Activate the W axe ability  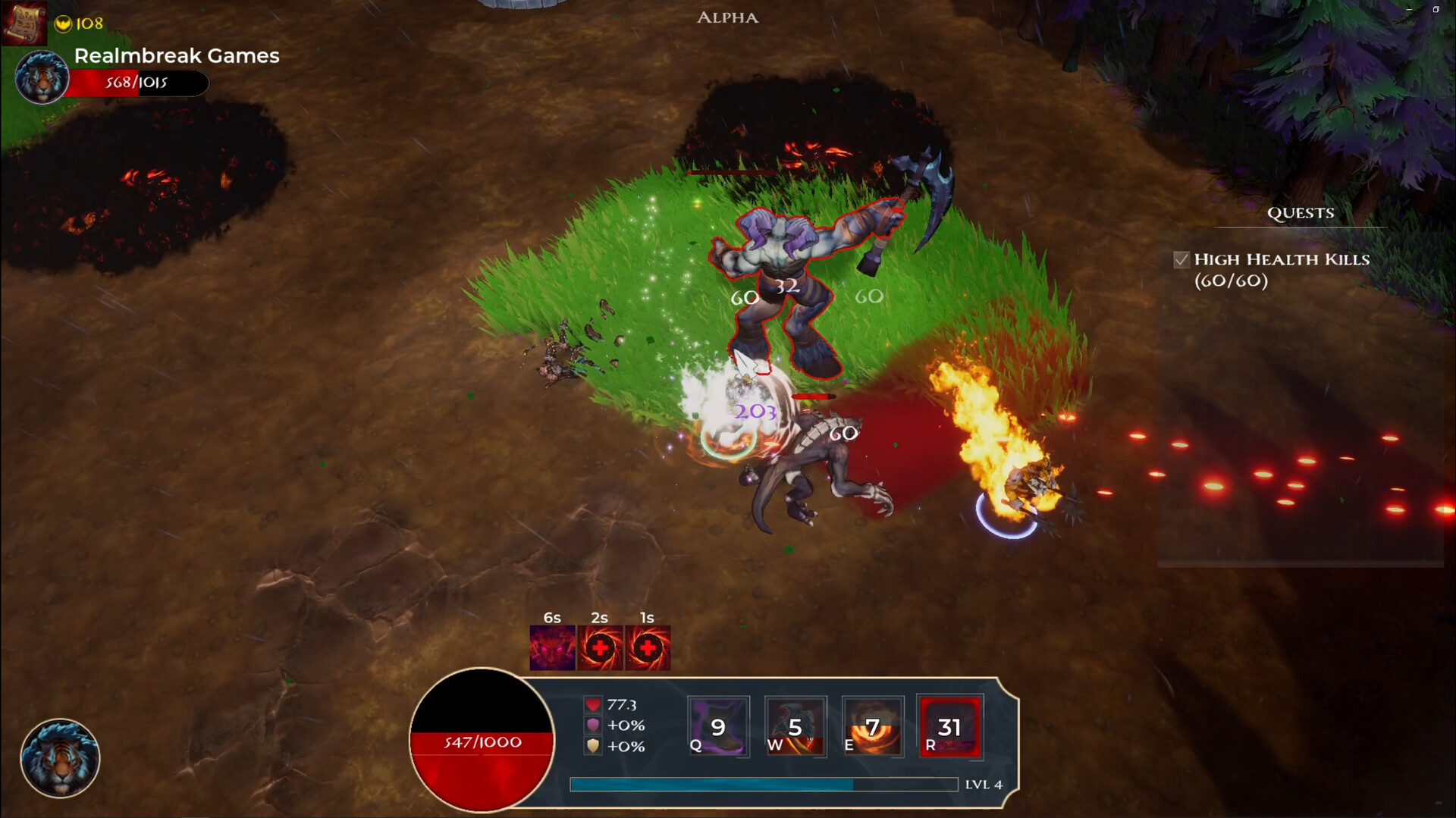795,726
